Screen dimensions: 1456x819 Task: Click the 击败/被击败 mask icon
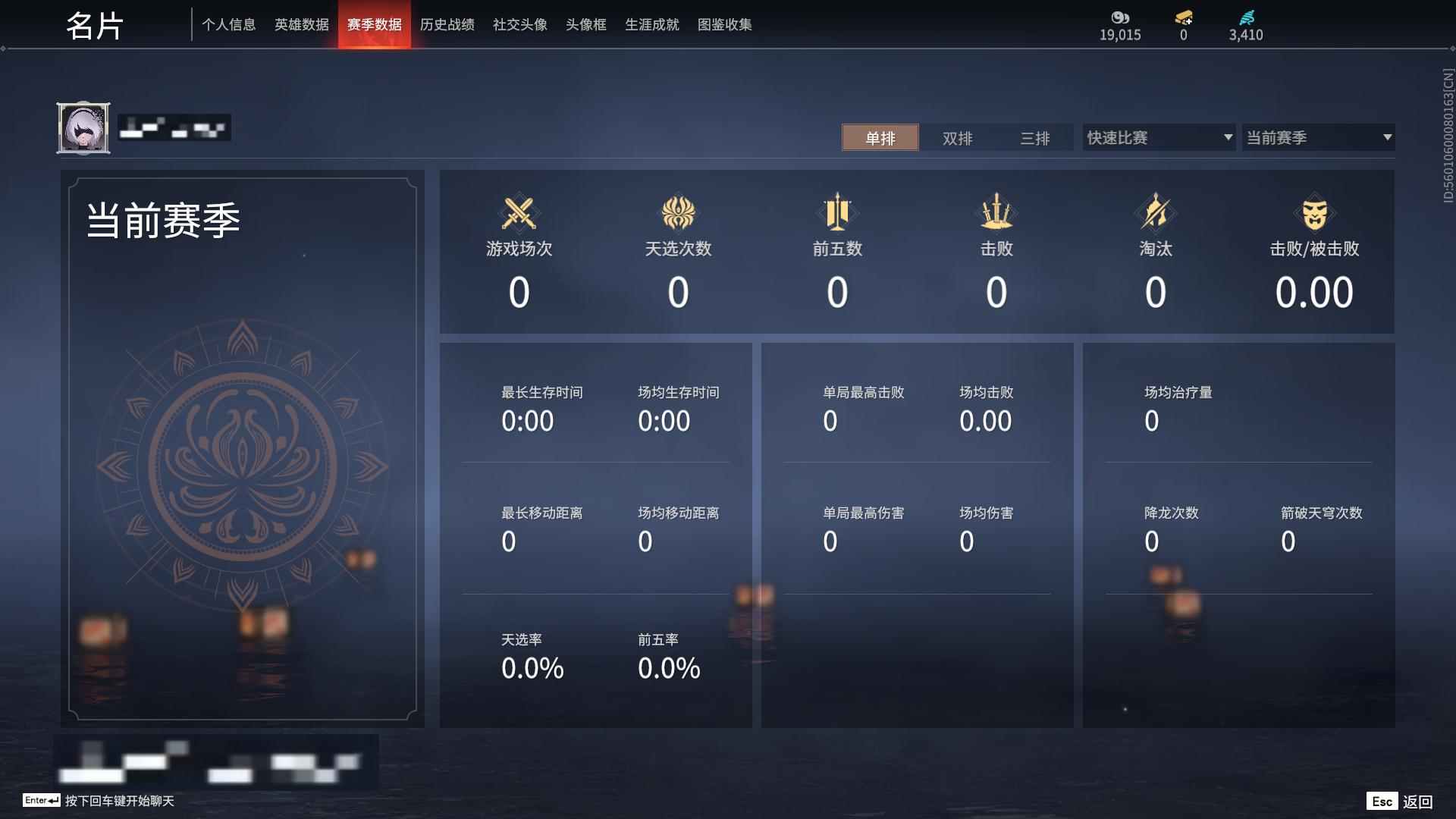(x=1315, y=213)
